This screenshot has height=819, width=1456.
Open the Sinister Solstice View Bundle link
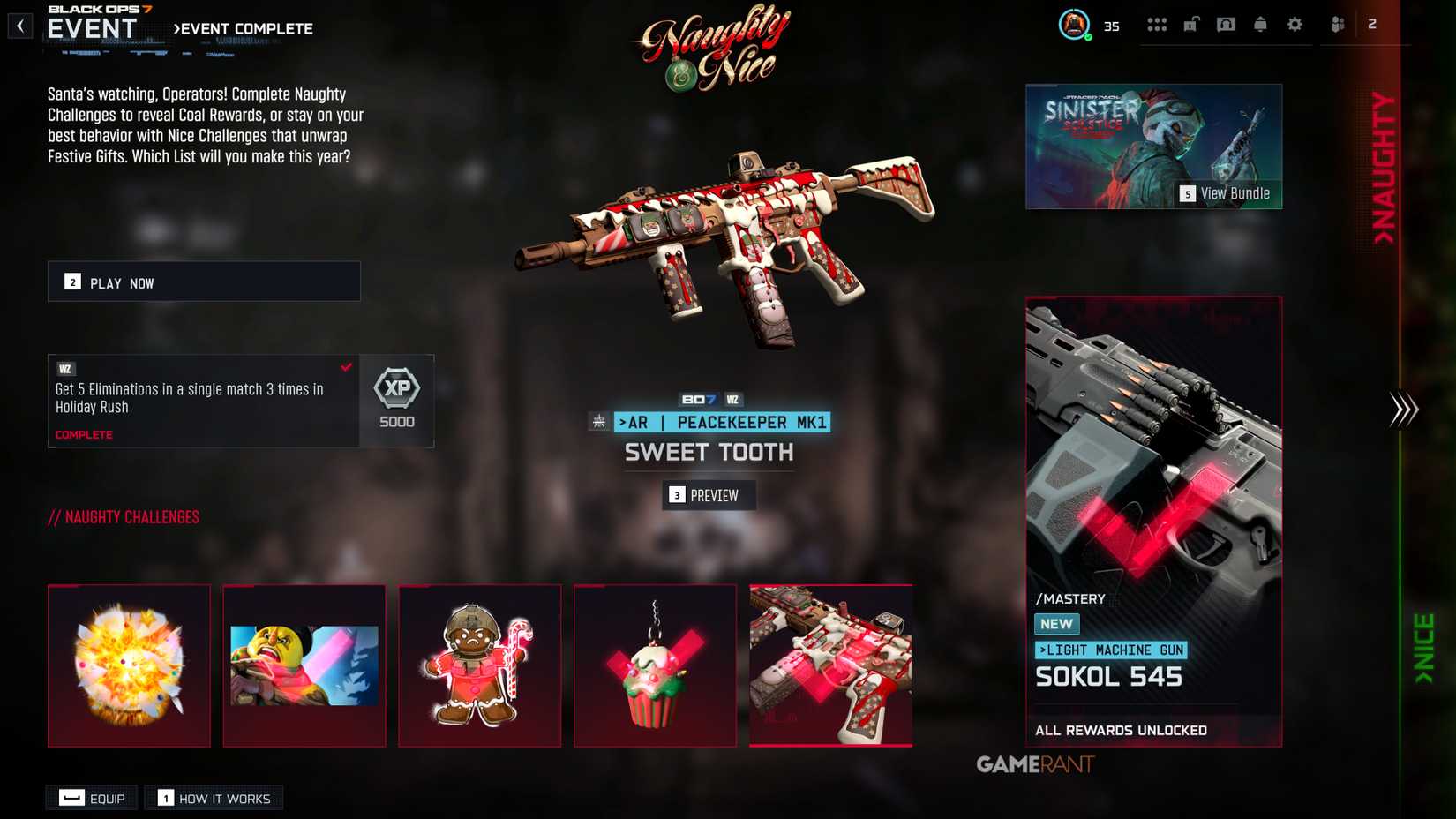pos(1230,192)
